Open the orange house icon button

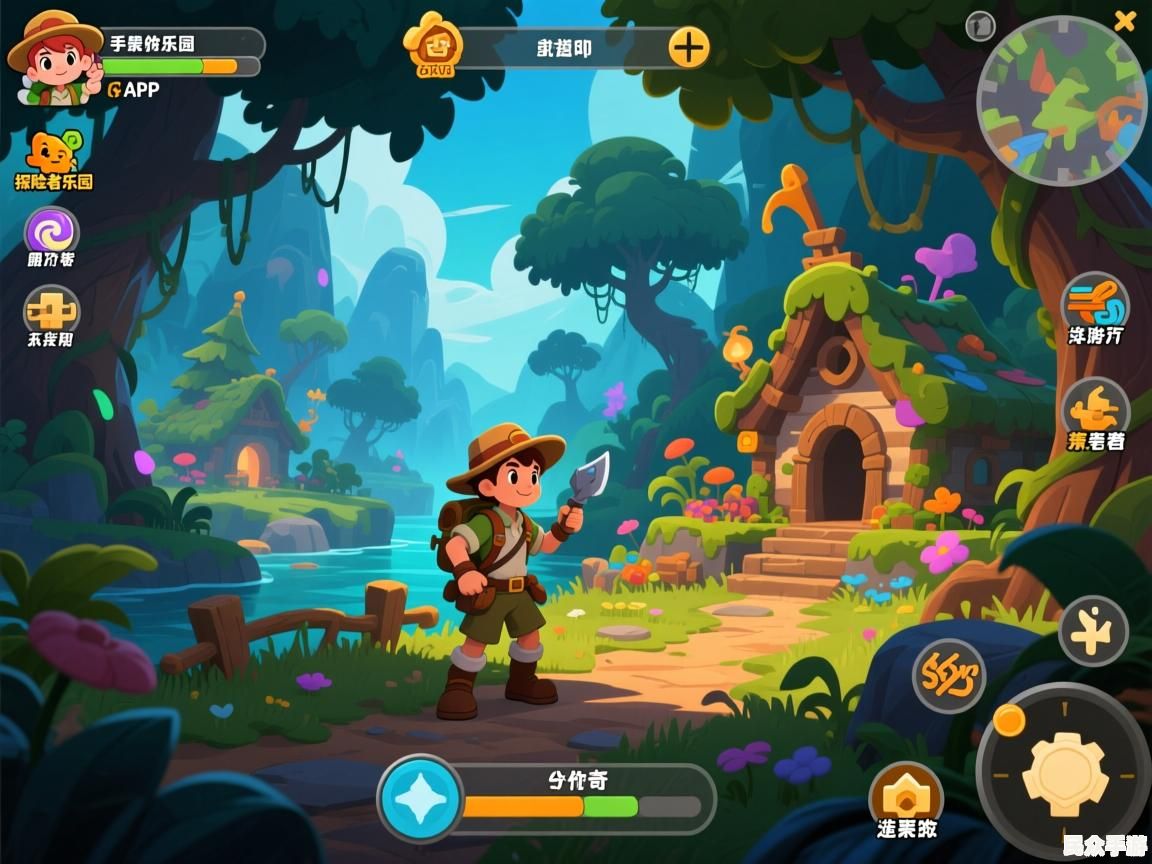[906, 795]
